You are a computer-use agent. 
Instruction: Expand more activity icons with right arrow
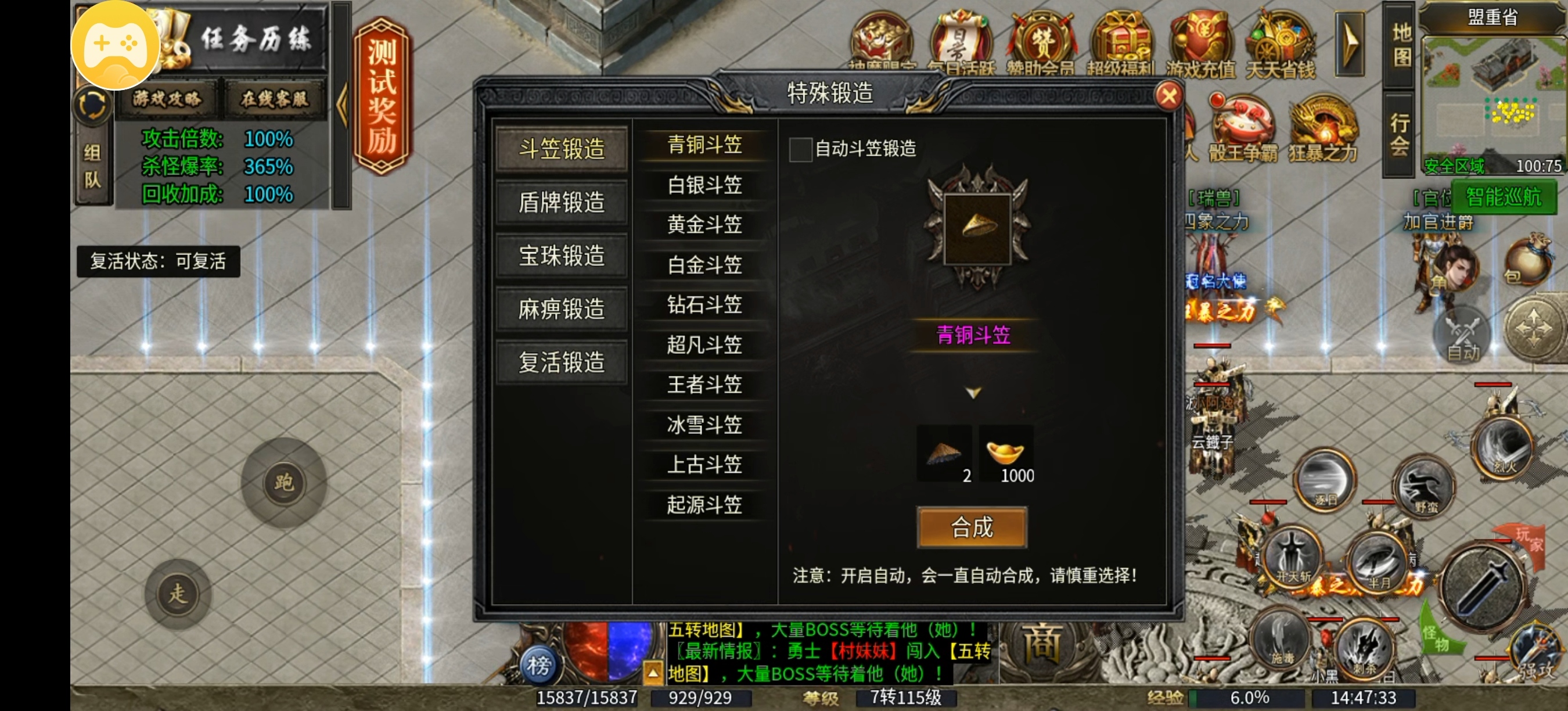(1352, 42)
